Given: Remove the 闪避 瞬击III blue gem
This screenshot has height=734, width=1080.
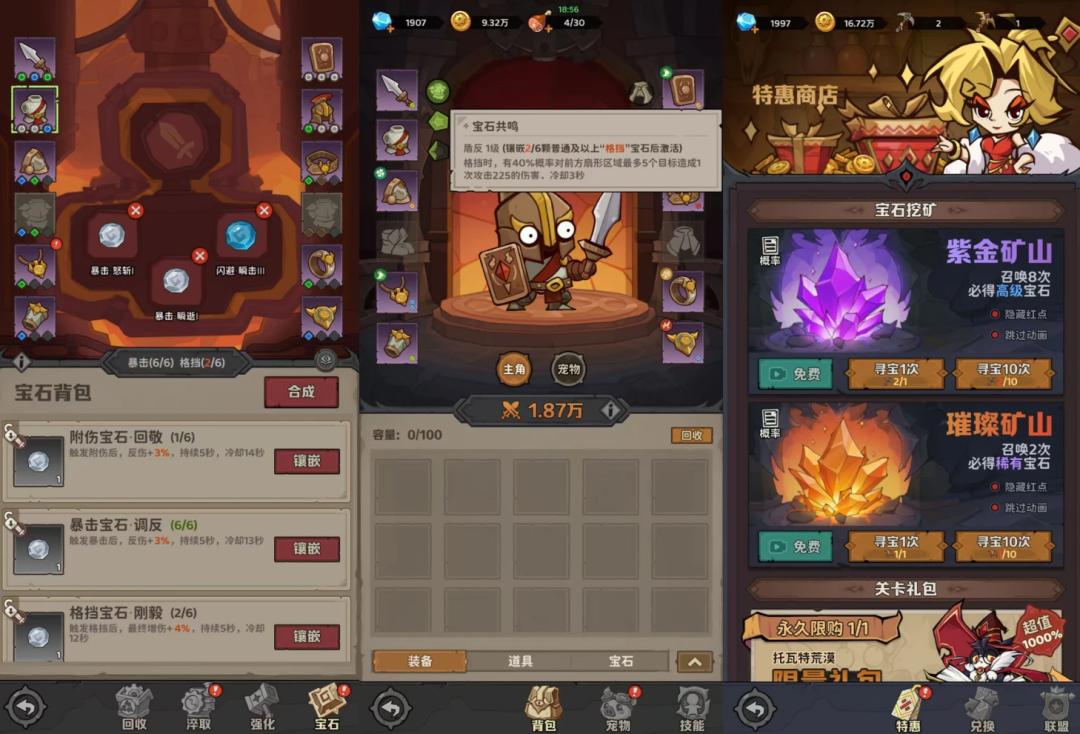Looking at the screenshot, I should click(x=264, y=210).
